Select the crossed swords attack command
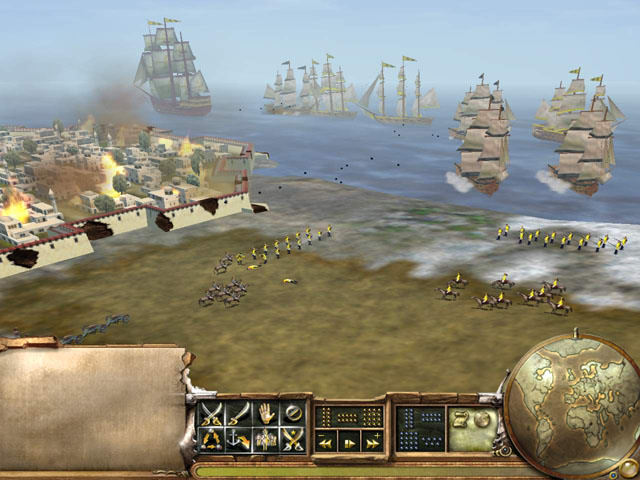Image resolution: width=640 pixels, height=480 pixels. tap(212, 412)
